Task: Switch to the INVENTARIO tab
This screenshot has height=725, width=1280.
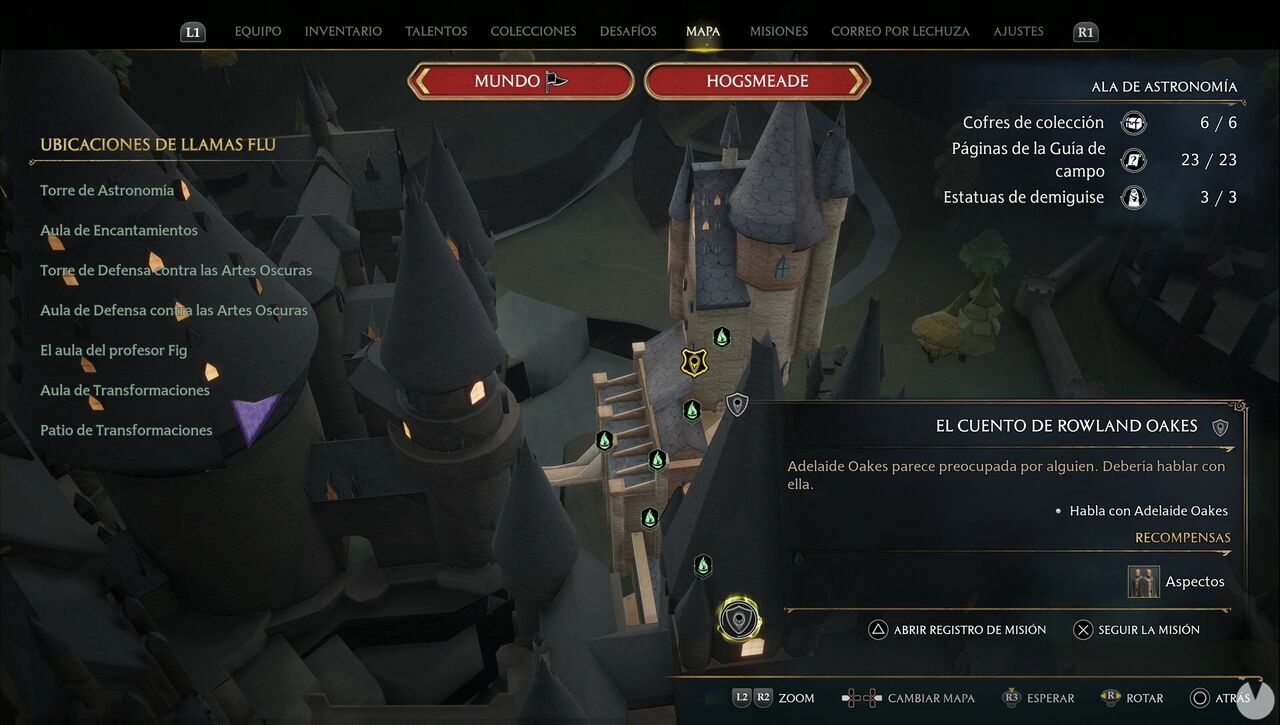Action: [343, 31]
